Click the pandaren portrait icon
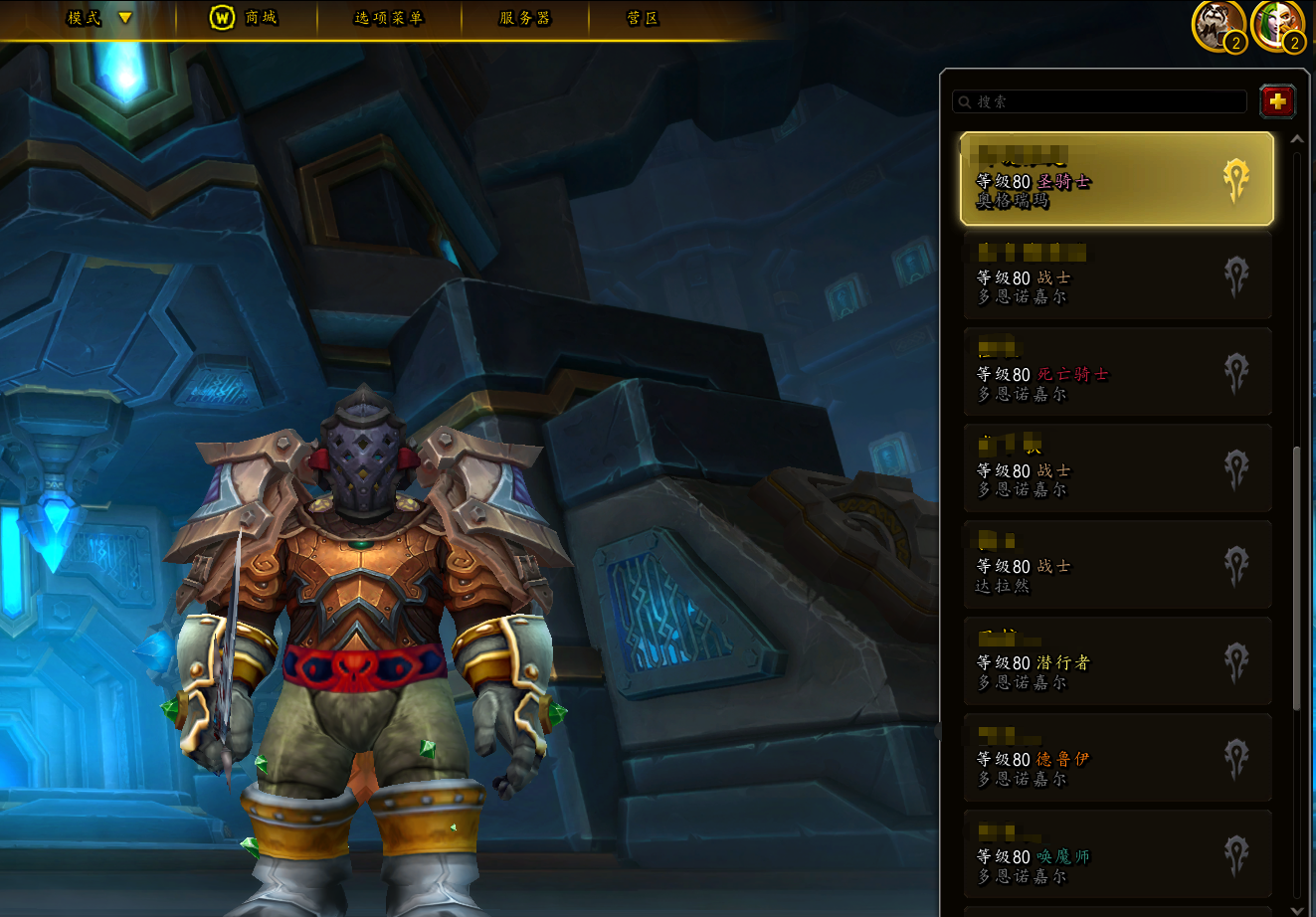 (1219, 26)
